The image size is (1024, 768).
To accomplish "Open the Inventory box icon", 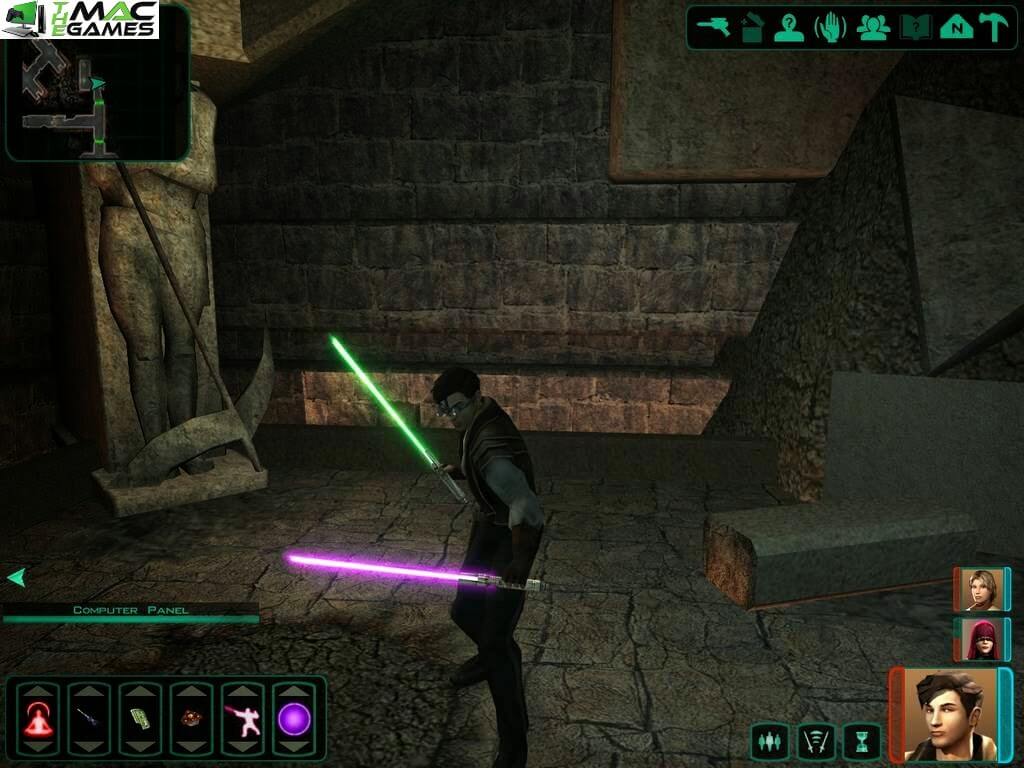I will [752, 27].
